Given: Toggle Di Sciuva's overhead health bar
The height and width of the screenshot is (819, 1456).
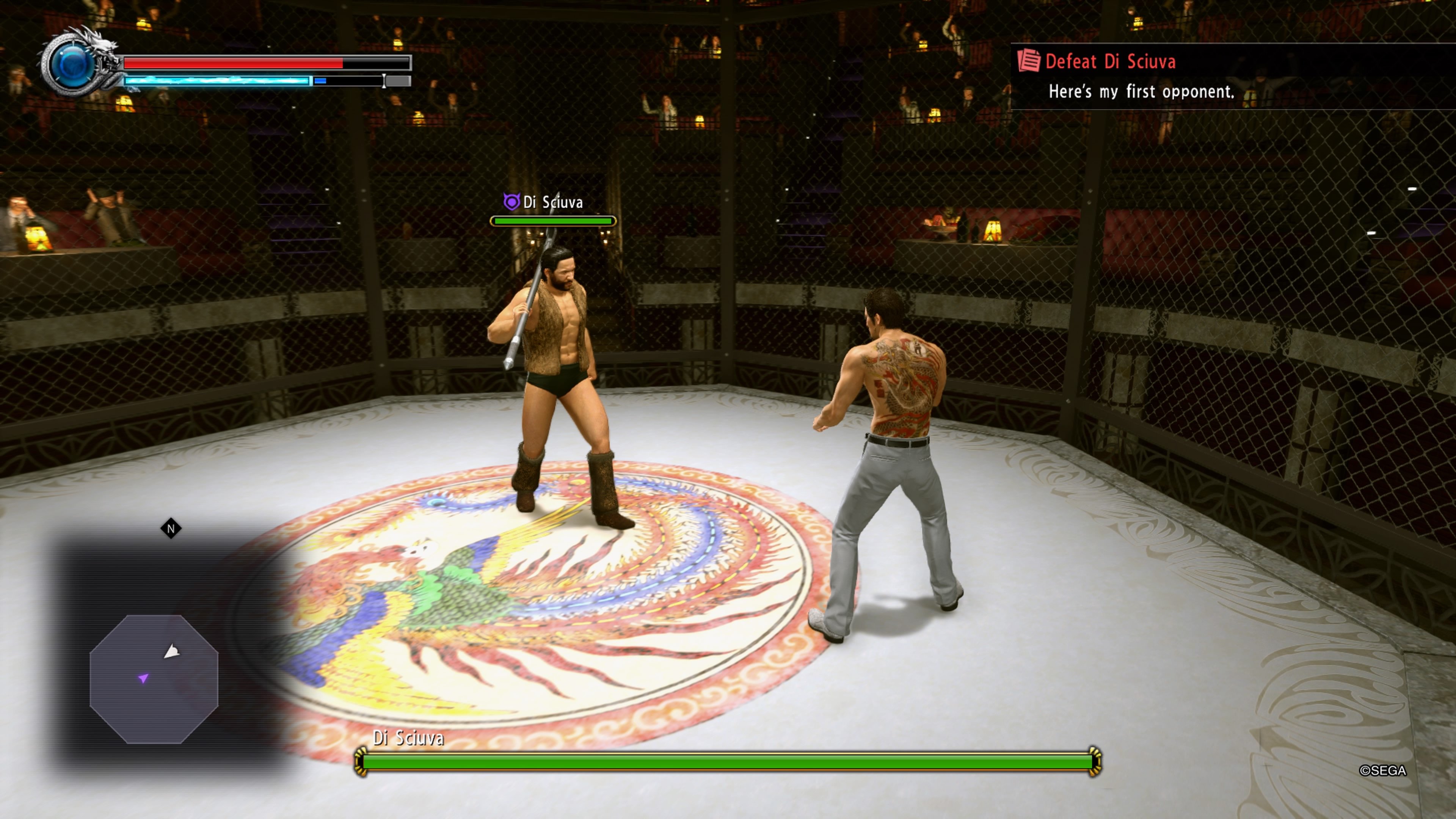Looking at the screenshot, I should click(x=553, y=221).
